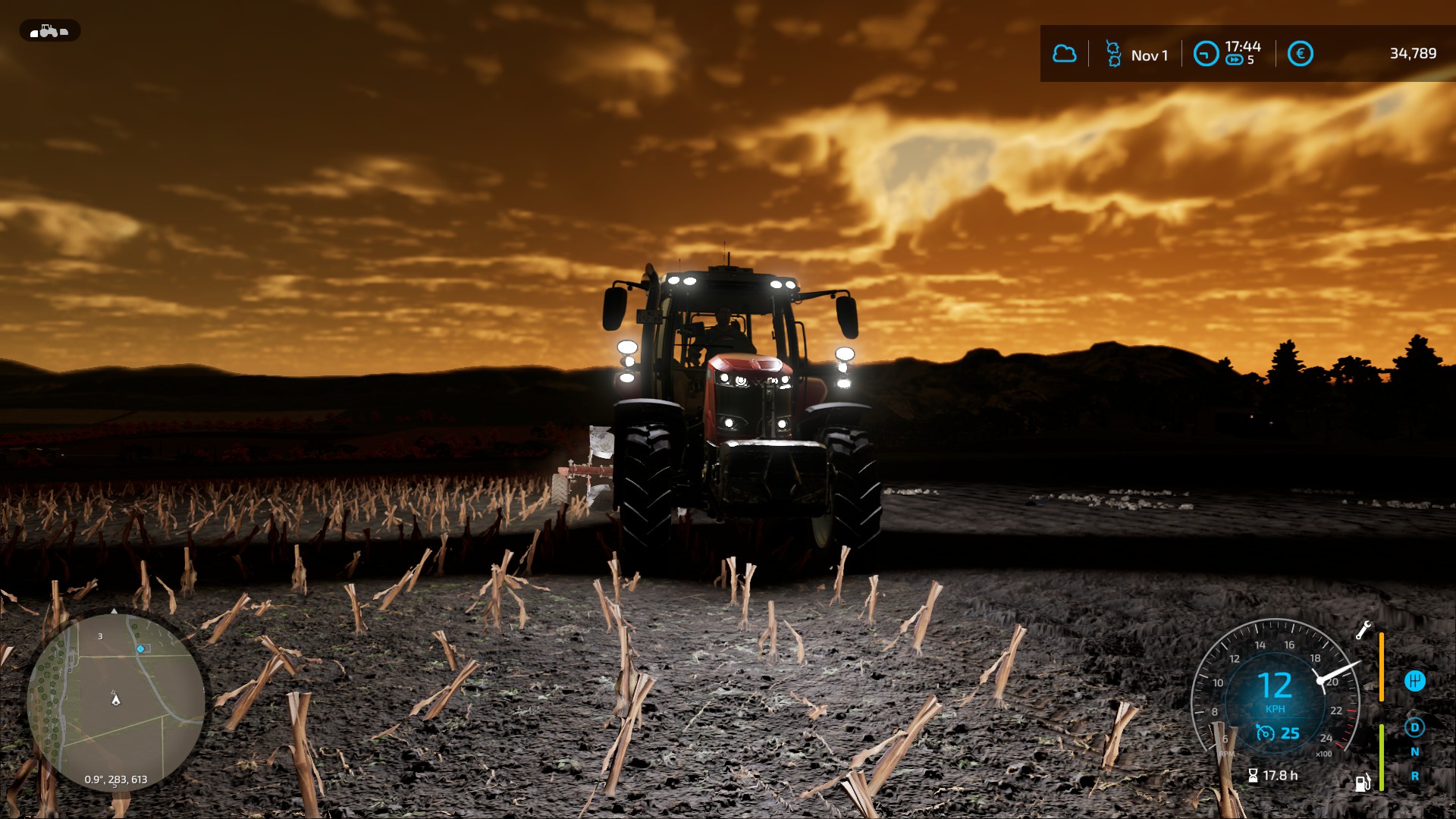1456x819 pixels.
Task: Click the cruise control icon
Action: pos(1264,733)
